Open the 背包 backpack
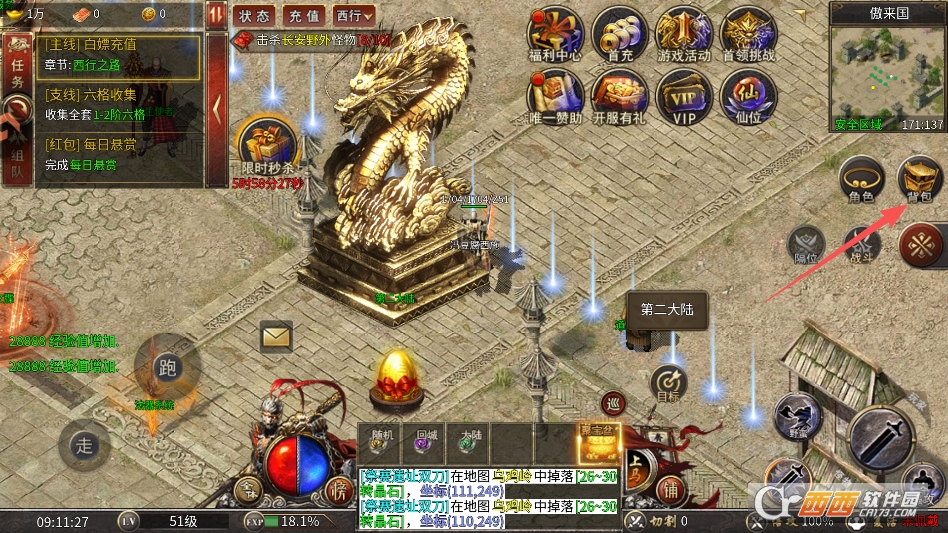 (920, 180)
